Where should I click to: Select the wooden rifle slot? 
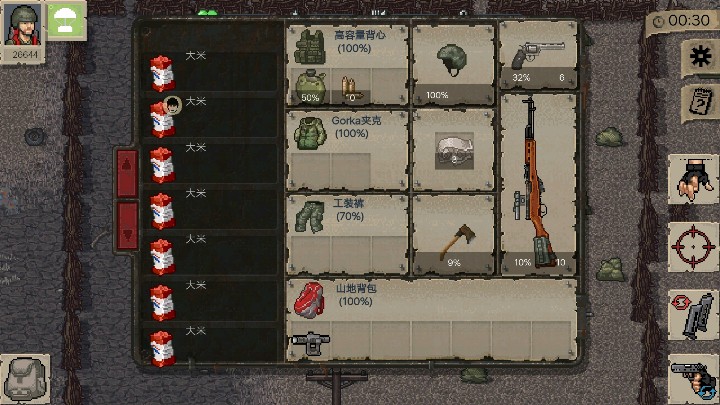[538, 184]
